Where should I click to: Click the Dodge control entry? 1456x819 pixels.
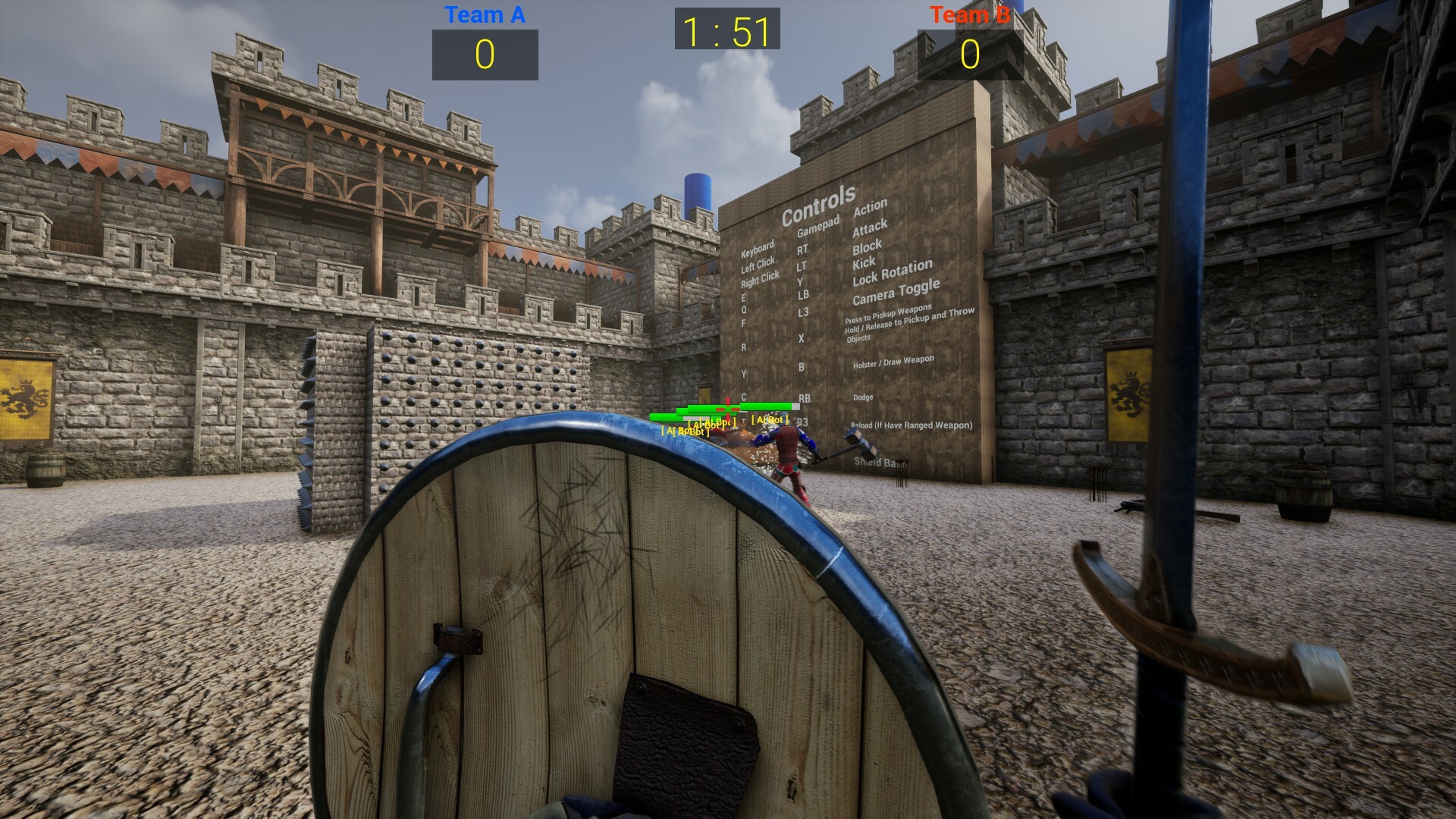coord(864,397)
